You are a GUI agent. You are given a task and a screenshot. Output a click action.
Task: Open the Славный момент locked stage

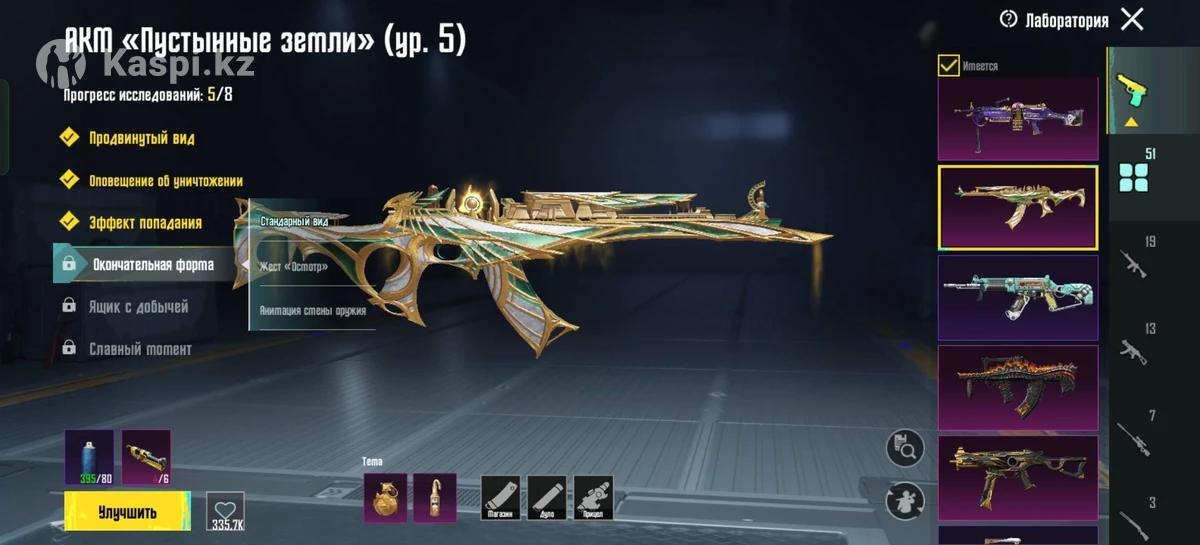point(140,349)
